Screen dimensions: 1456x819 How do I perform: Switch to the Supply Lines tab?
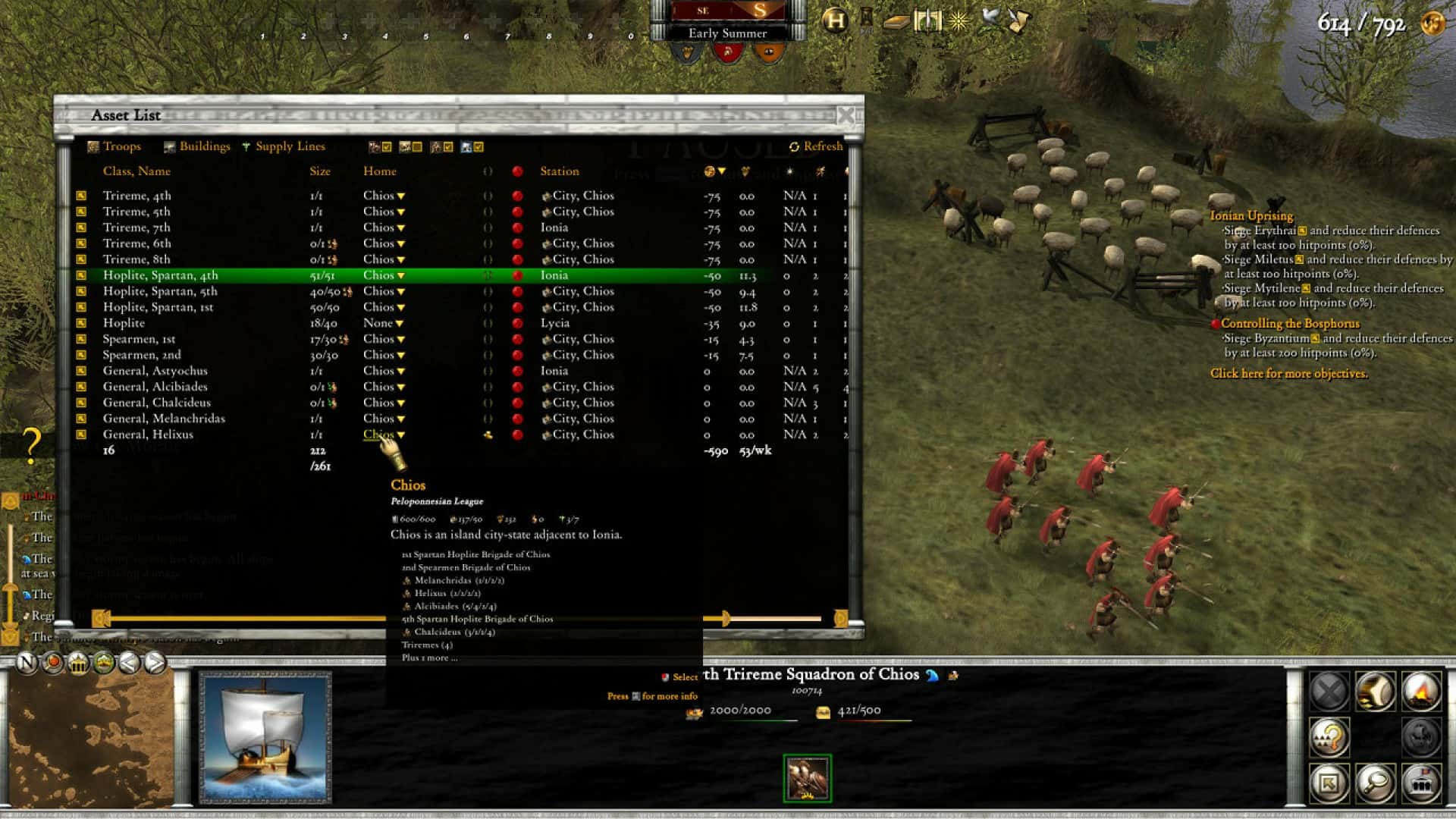point(290,146)
